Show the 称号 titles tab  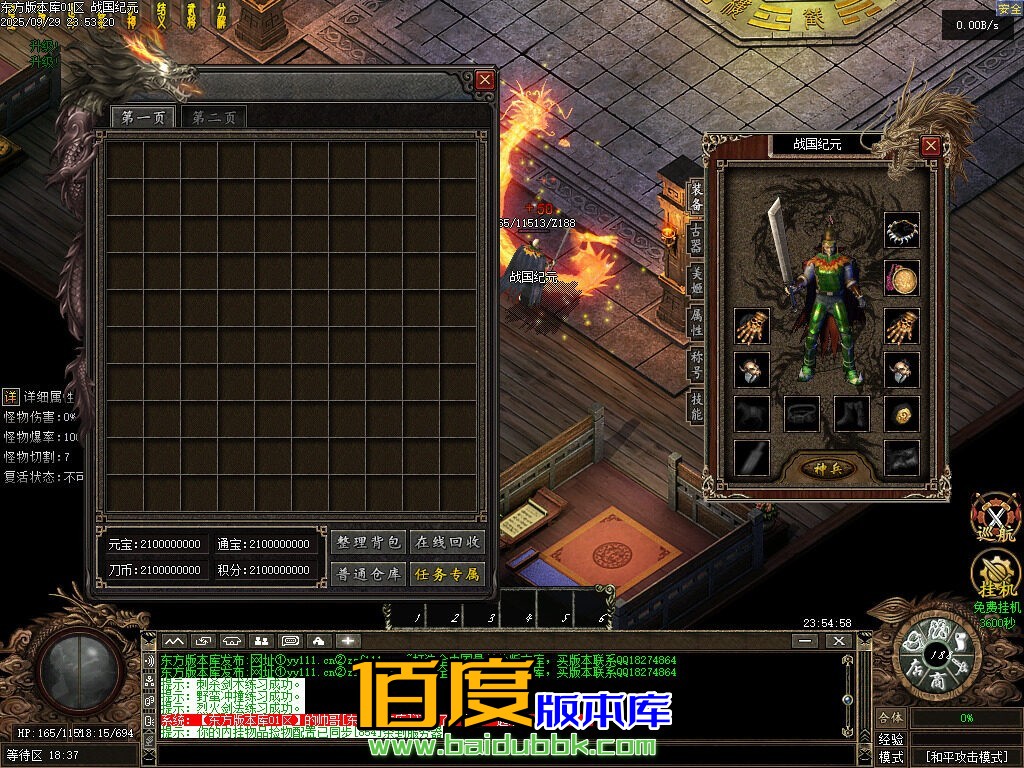[x=696, y=363]
